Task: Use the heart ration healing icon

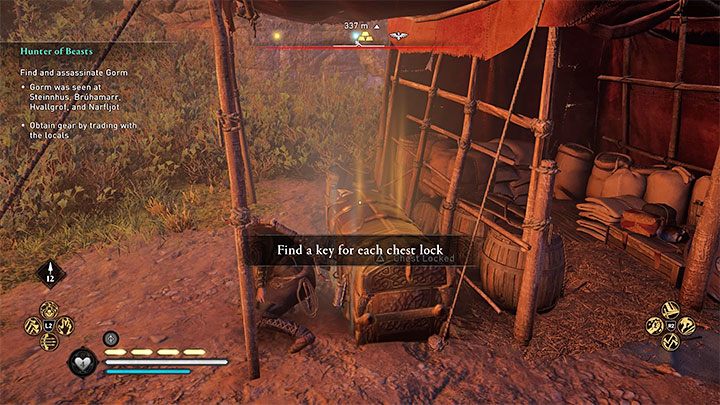Action: pyautogui.click(x=82, y=362)
